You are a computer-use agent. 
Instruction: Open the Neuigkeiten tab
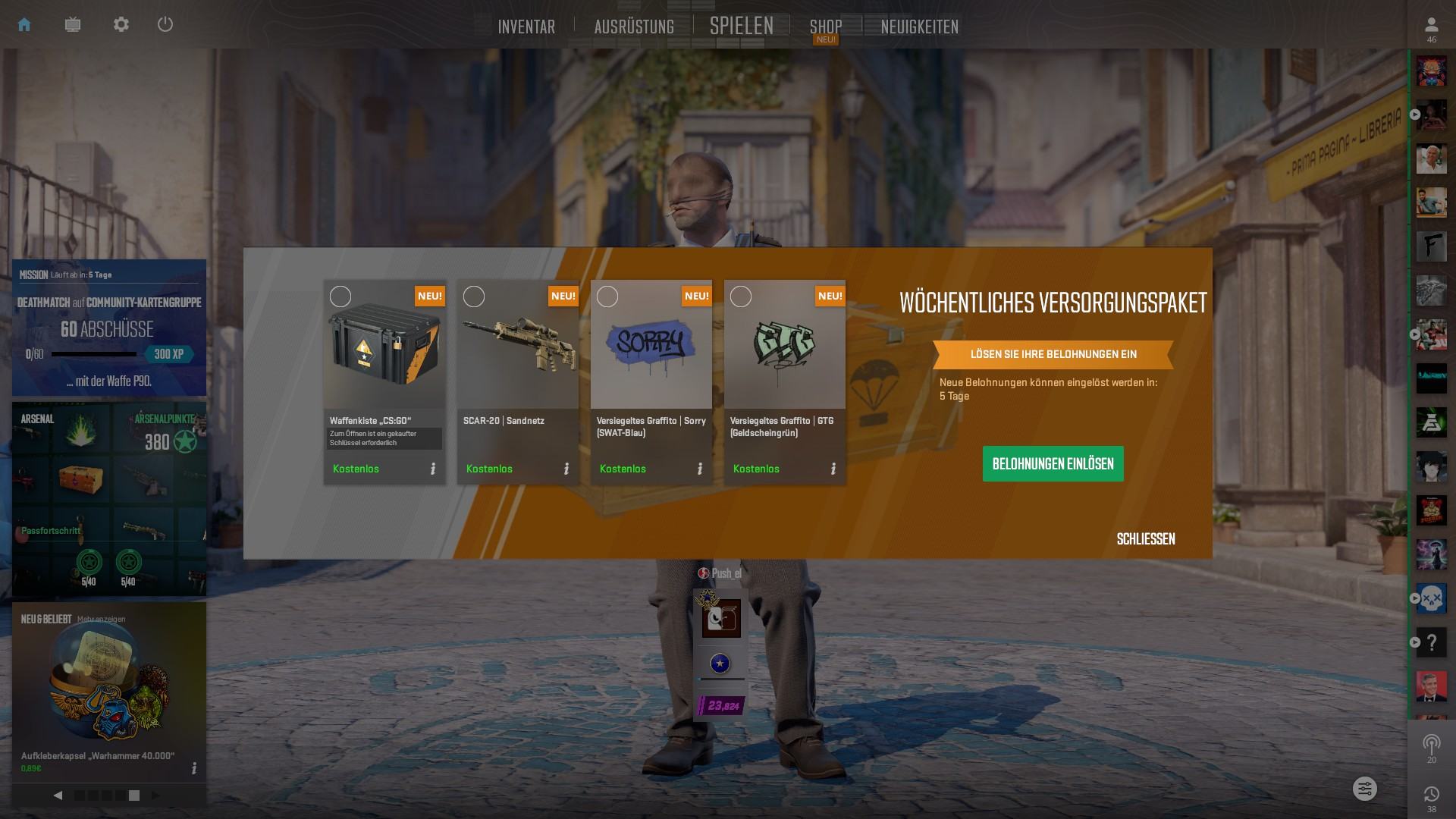919,27
